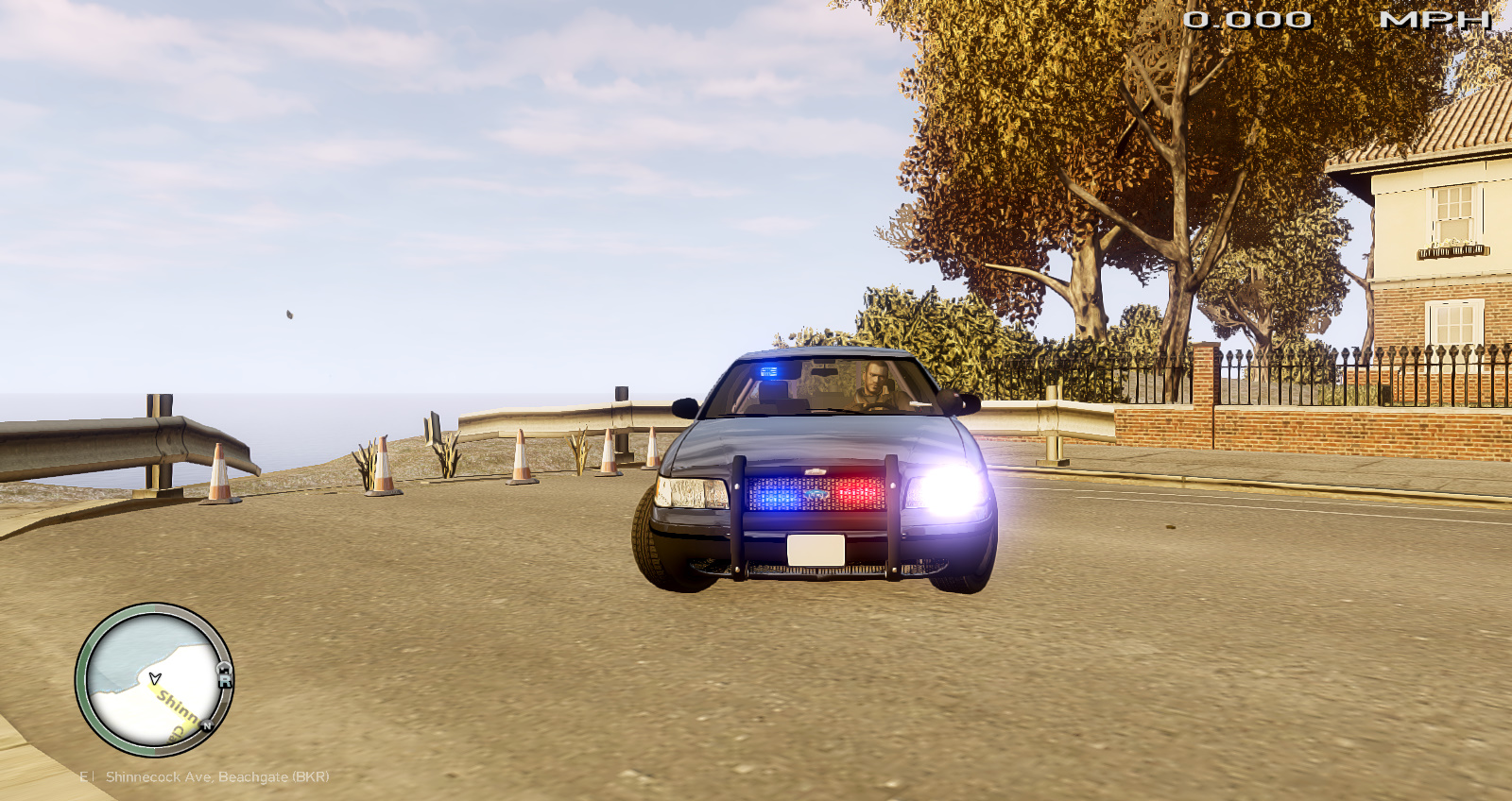Viewport: 1512px width, 801px height.
Task: Click the north N marker on the minimap
Action: (x=207, y=725)
